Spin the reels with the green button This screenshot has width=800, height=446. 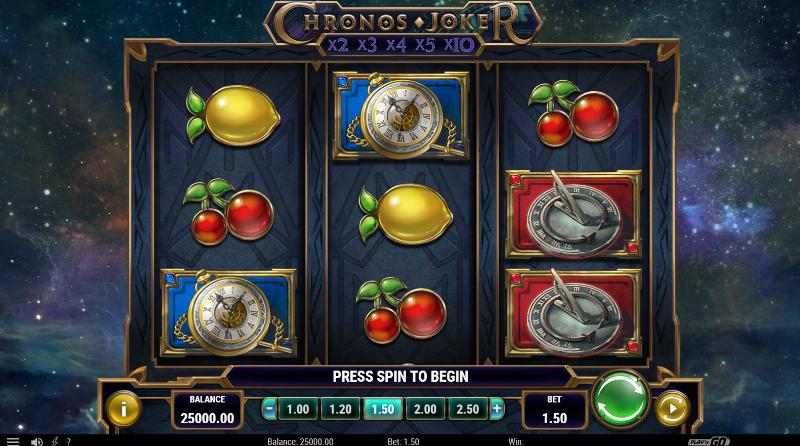coord(621,402)
